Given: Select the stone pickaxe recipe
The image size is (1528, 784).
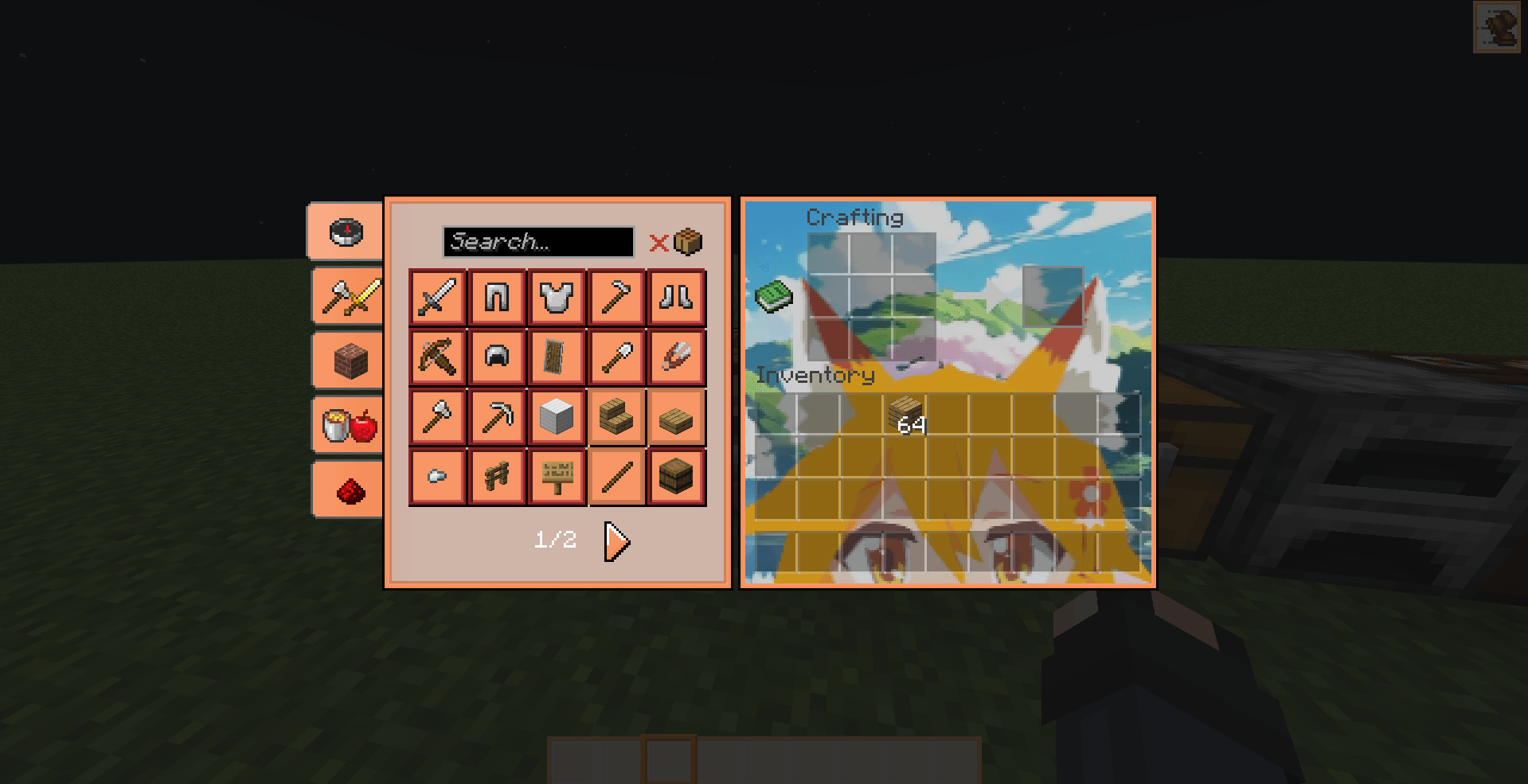Looking at the screenshot, I should click(x=496, y=416).
